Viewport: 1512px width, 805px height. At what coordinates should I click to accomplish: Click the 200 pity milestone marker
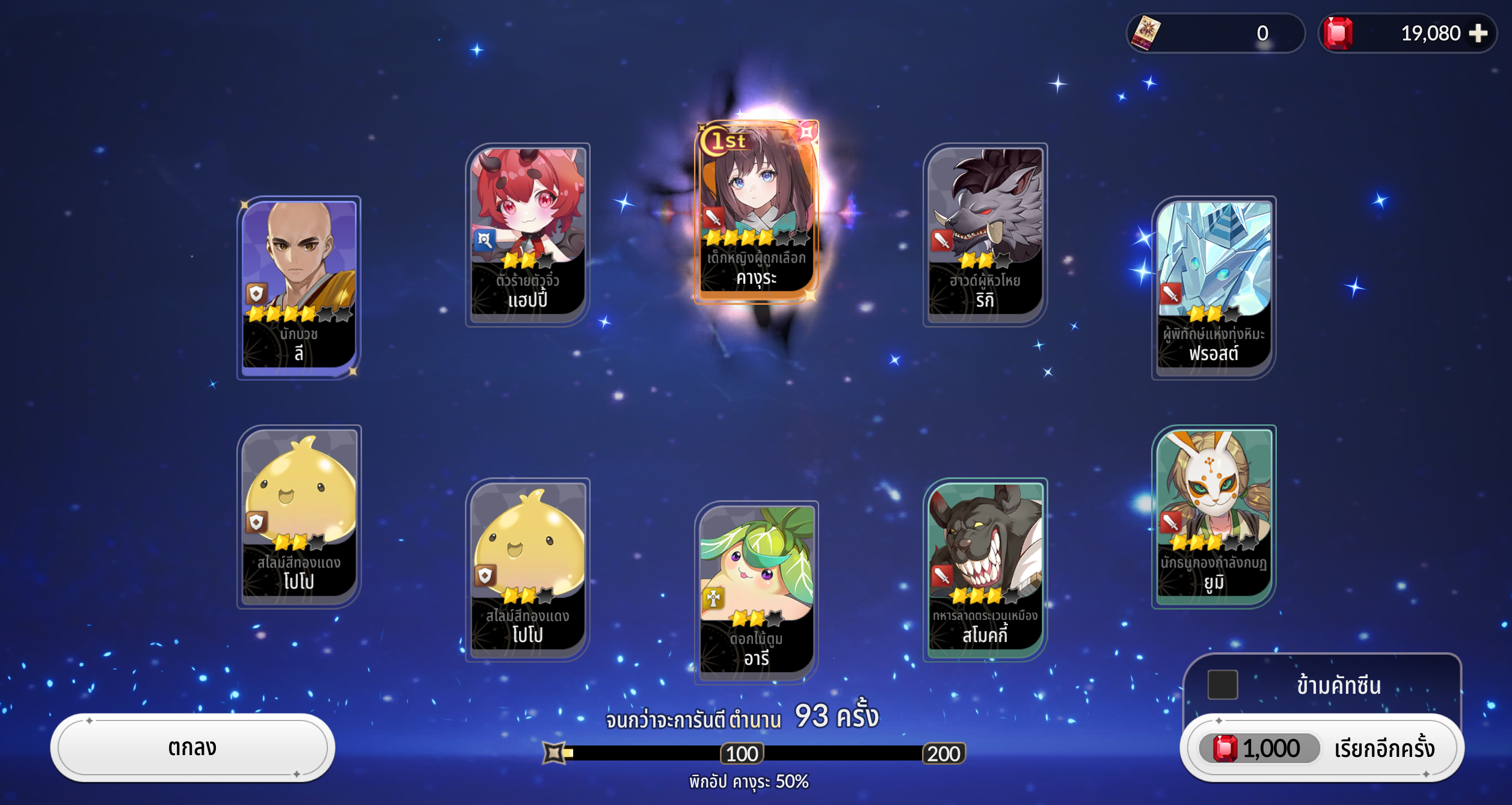(x=943, y=753)
